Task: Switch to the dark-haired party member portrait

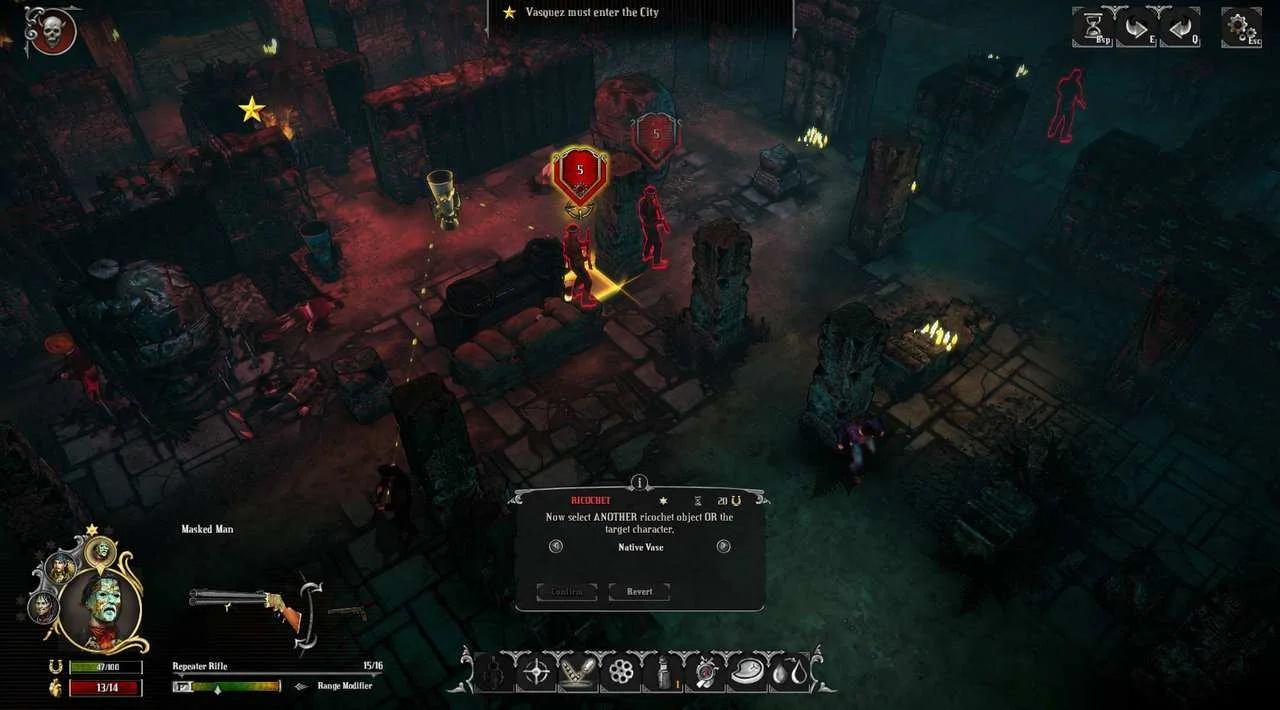Action: click(x=43, y=607)
